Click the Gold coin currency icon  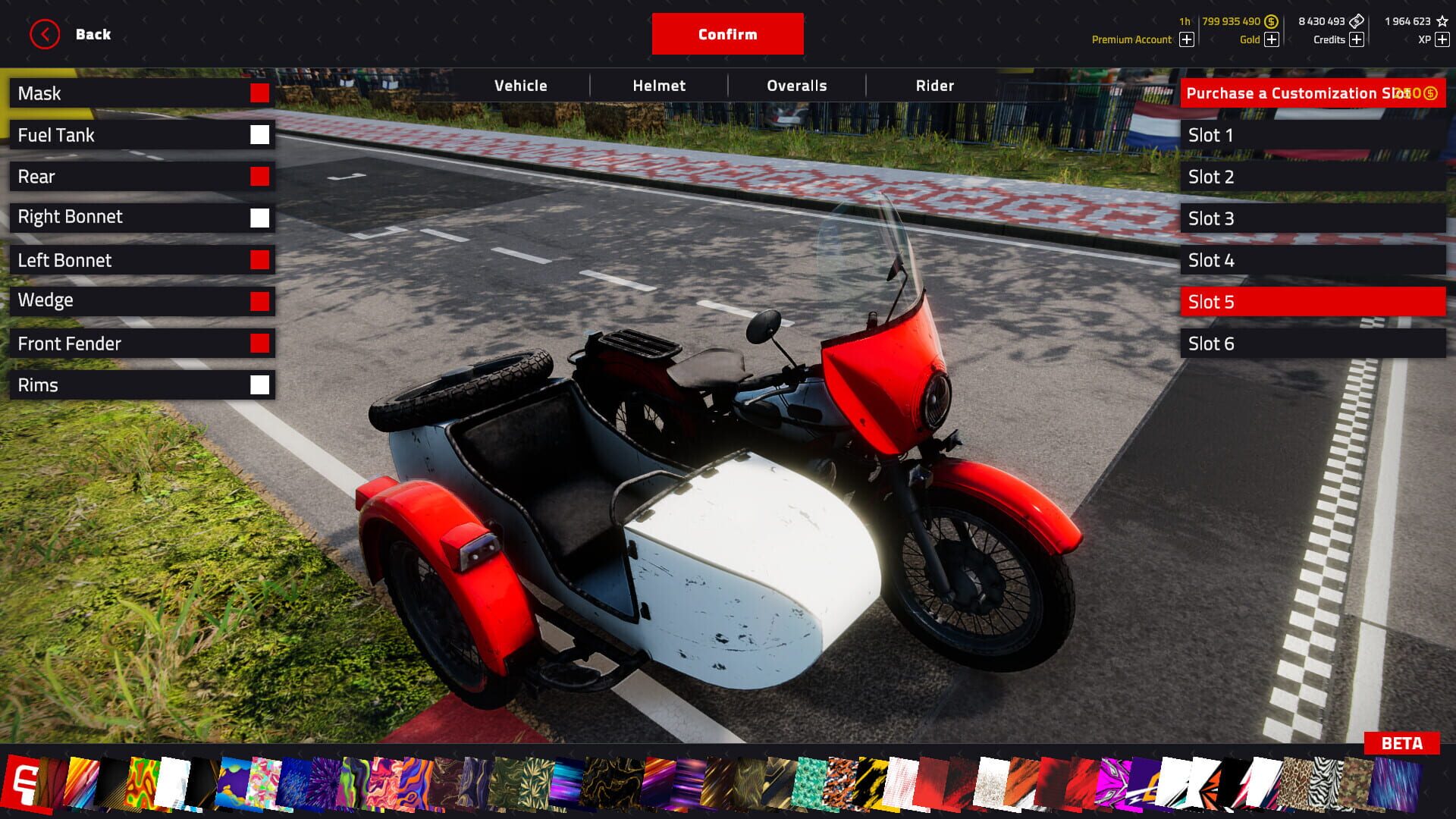click(x=1270, y=21)
